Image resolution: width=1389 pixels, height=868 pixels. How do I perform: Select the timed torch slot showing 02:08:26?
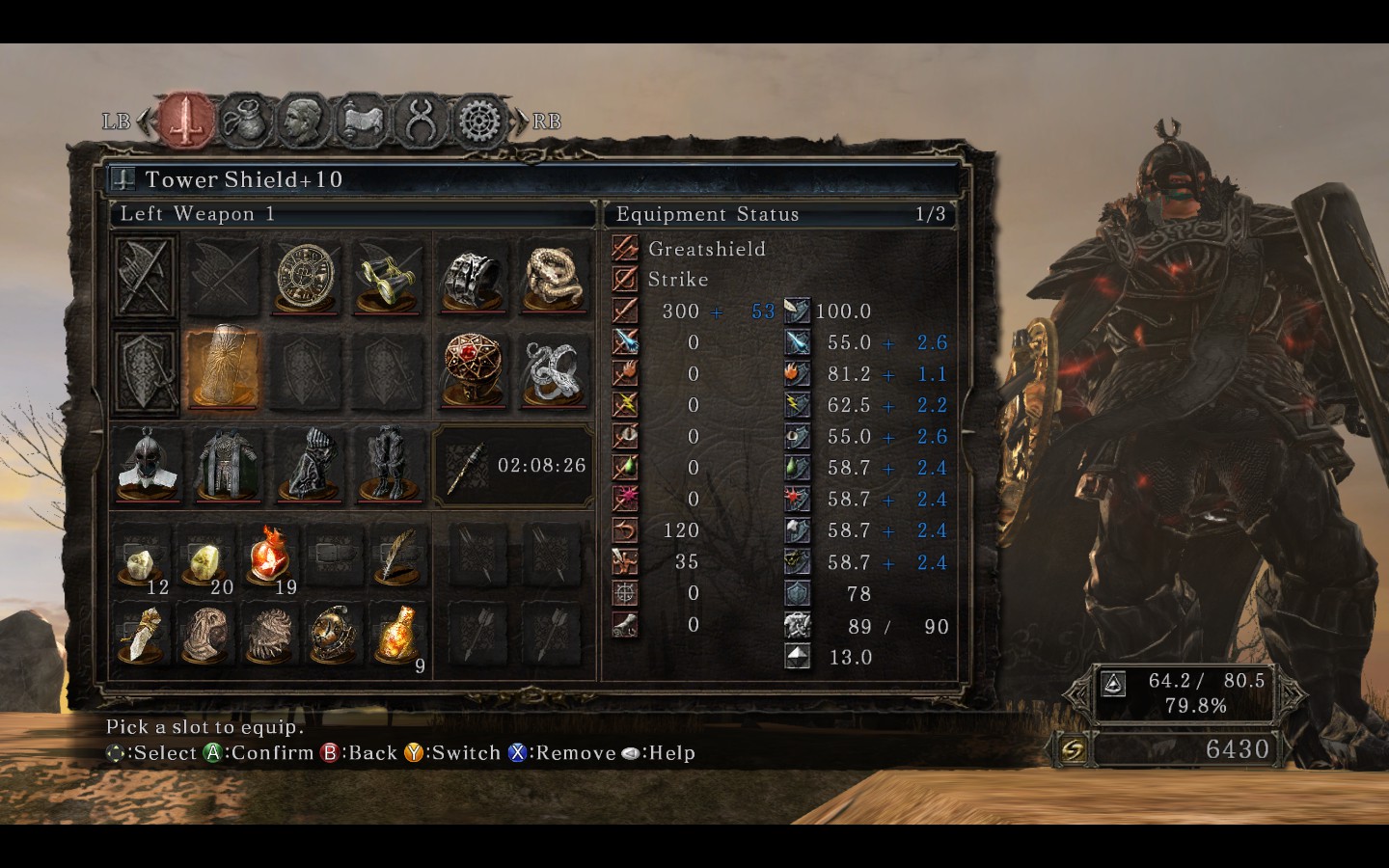point(513,465)
